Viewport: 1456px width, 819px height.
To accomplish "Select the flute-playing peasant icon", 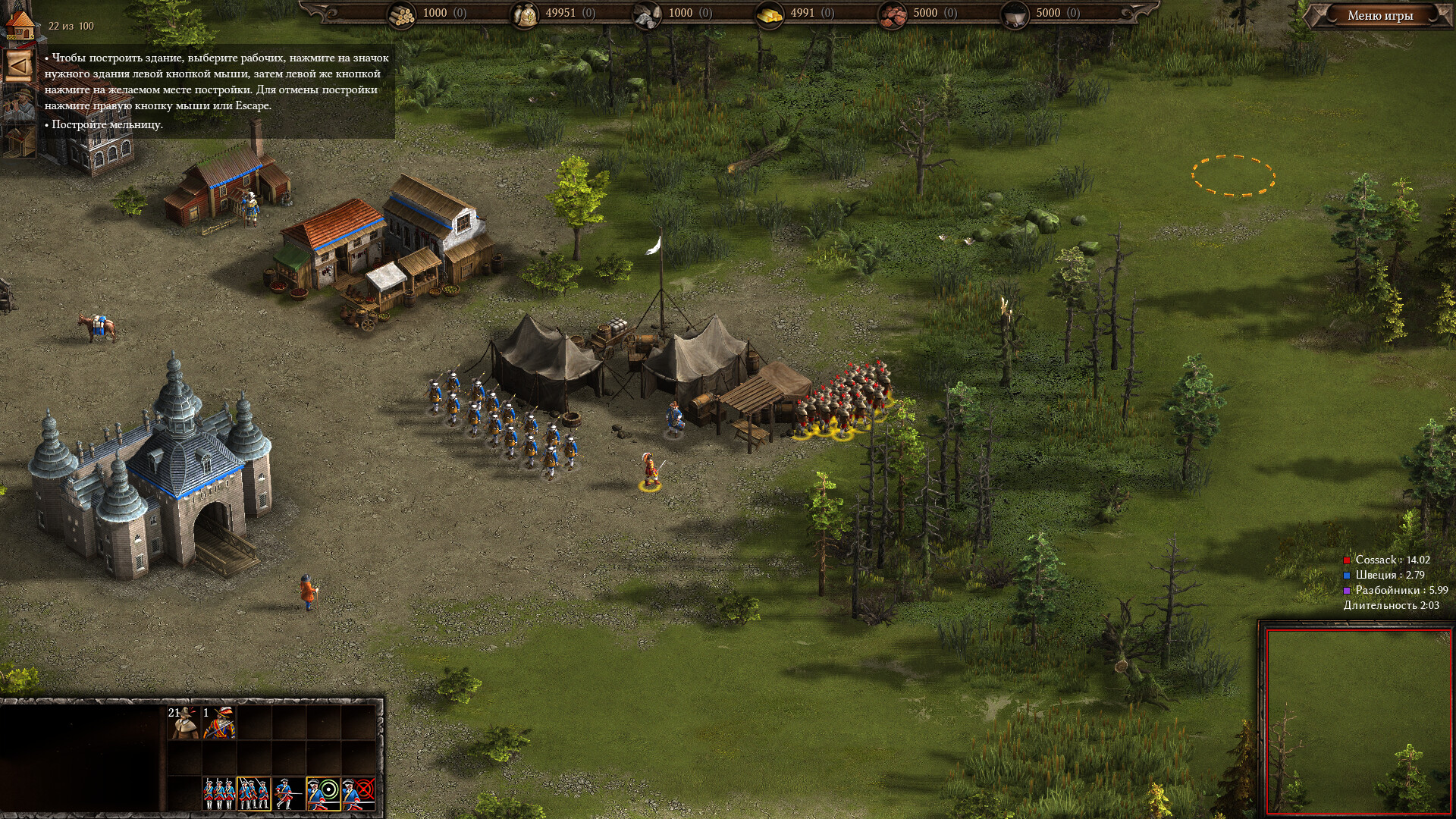I will point(18,104).
